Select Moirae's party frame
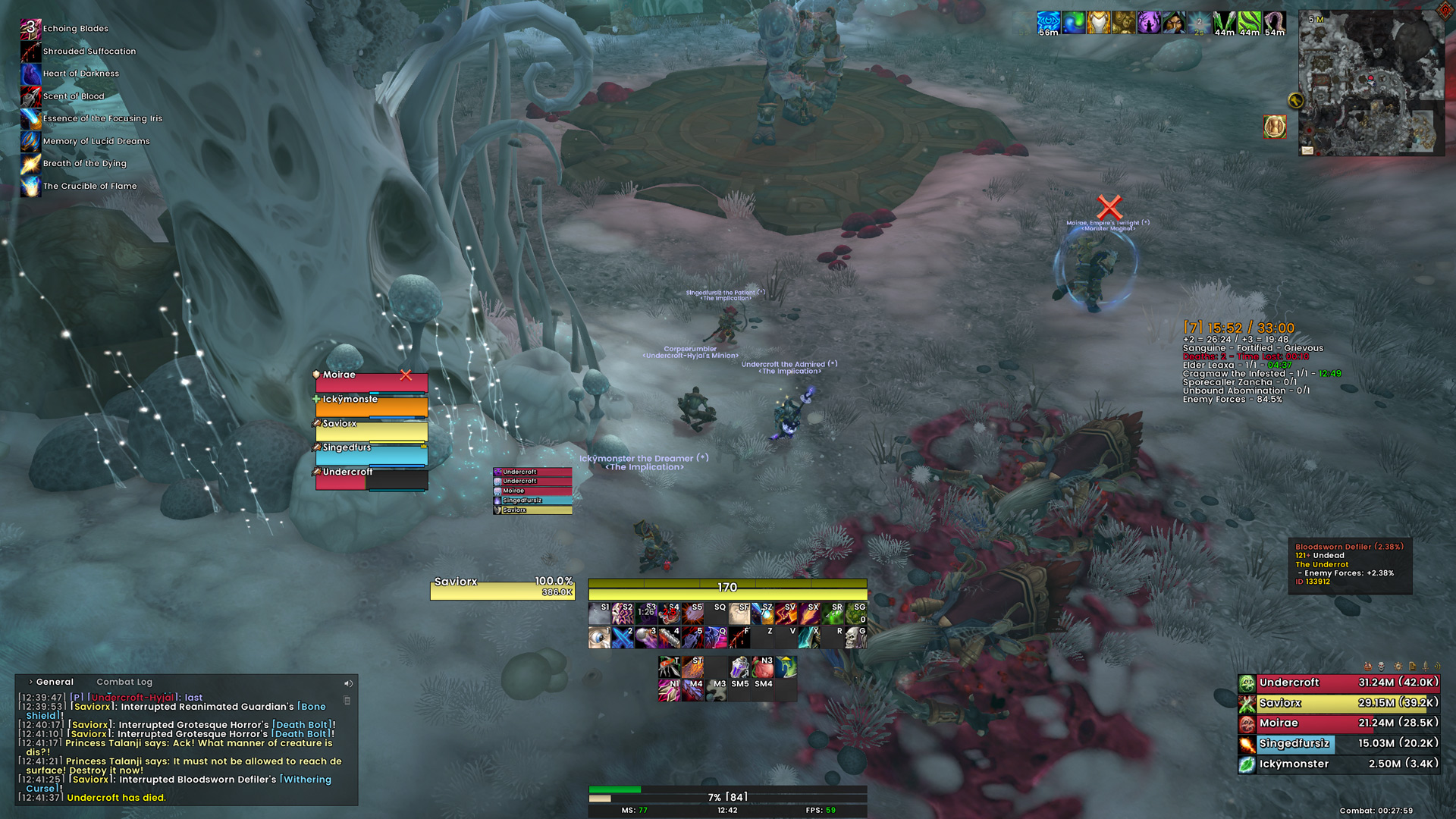The width and height of the screenshot is (1456, 819). [372, 381]
